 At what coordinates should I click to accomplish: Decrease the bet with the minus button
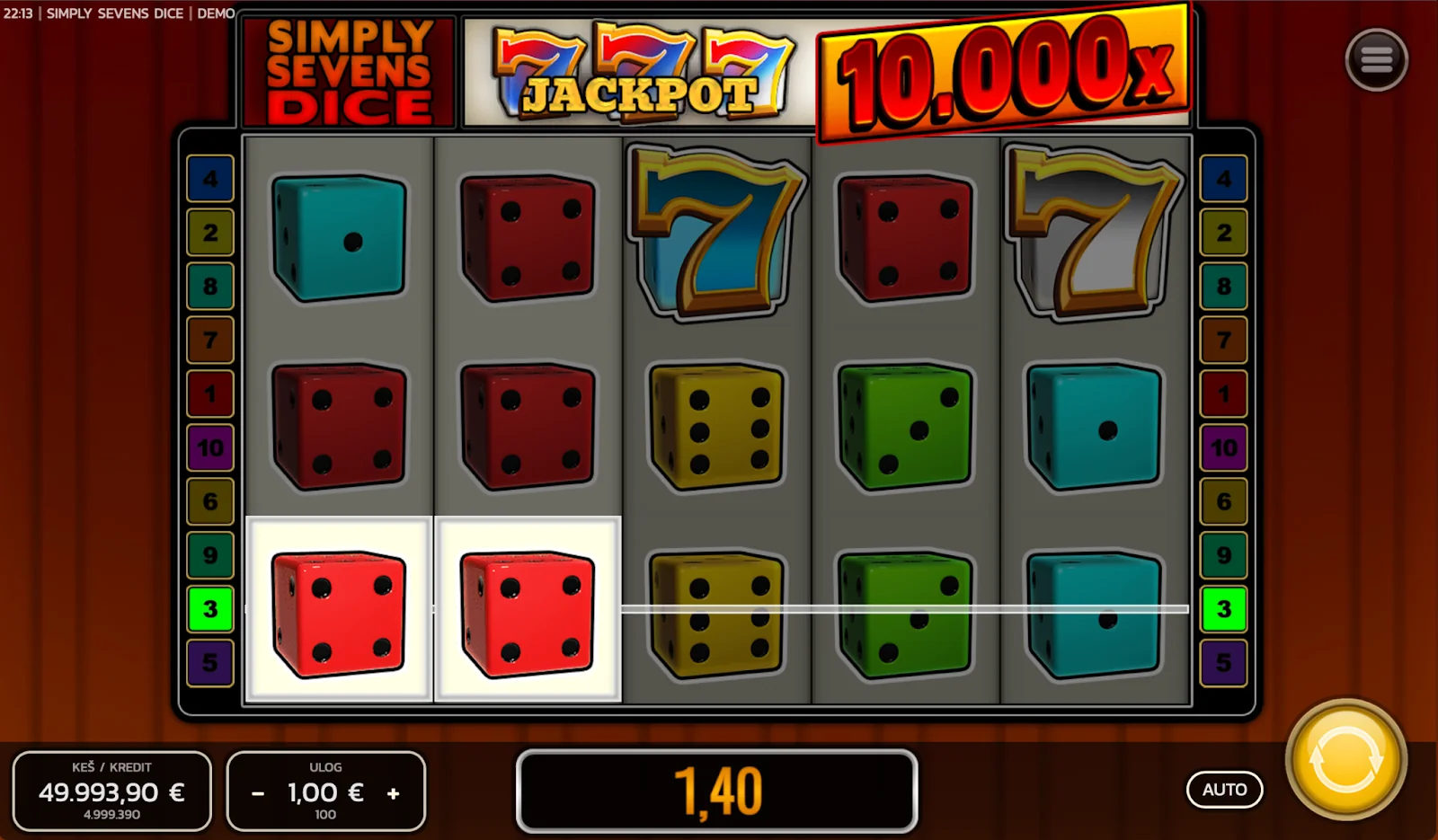[258, 793]
